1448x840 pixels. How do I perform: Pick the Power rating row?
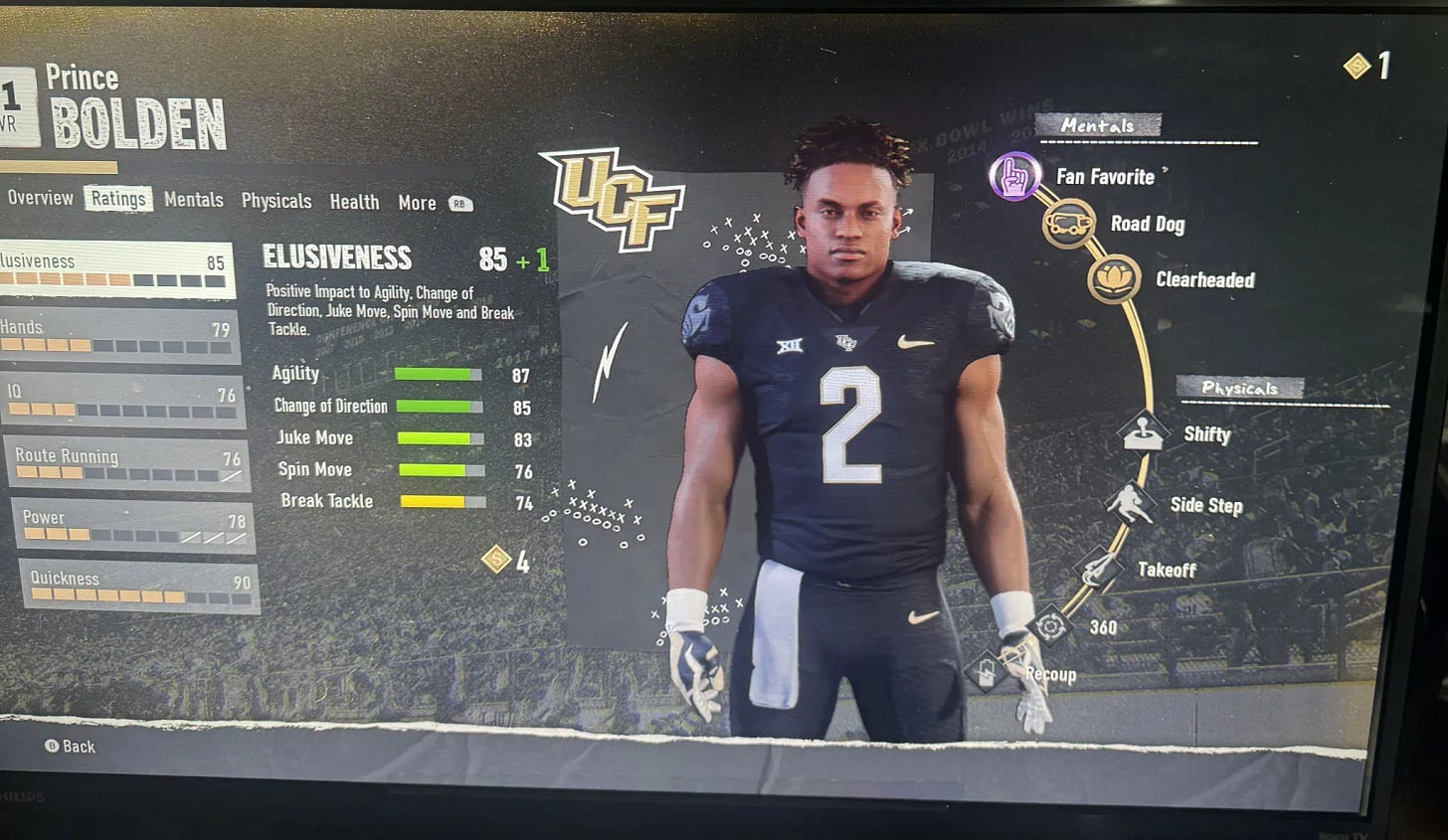tap(132, 527)
